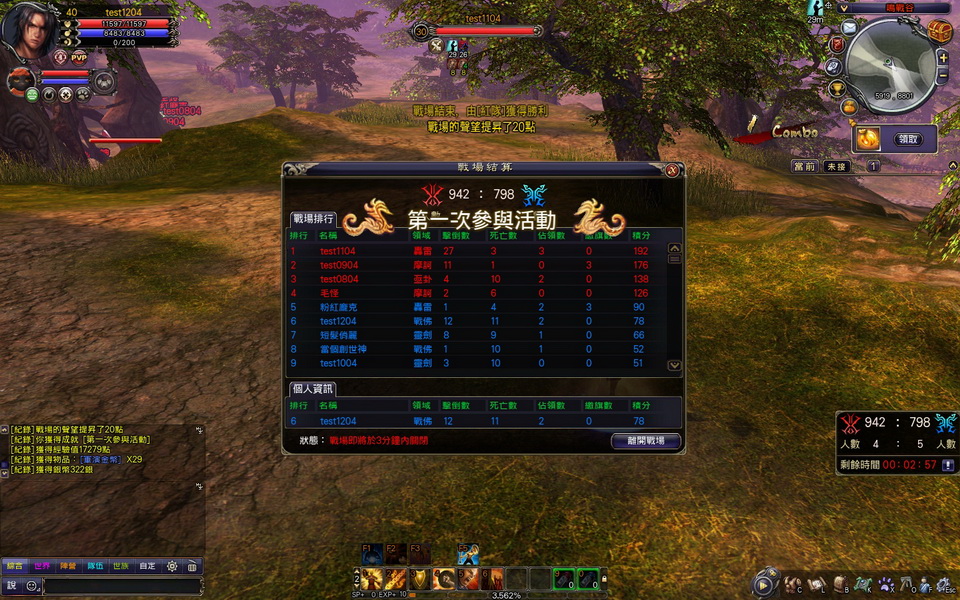Open the emoticon smiley picker
Image resolution: width=960 pixels, height=600 pixels.
point(31,586)
